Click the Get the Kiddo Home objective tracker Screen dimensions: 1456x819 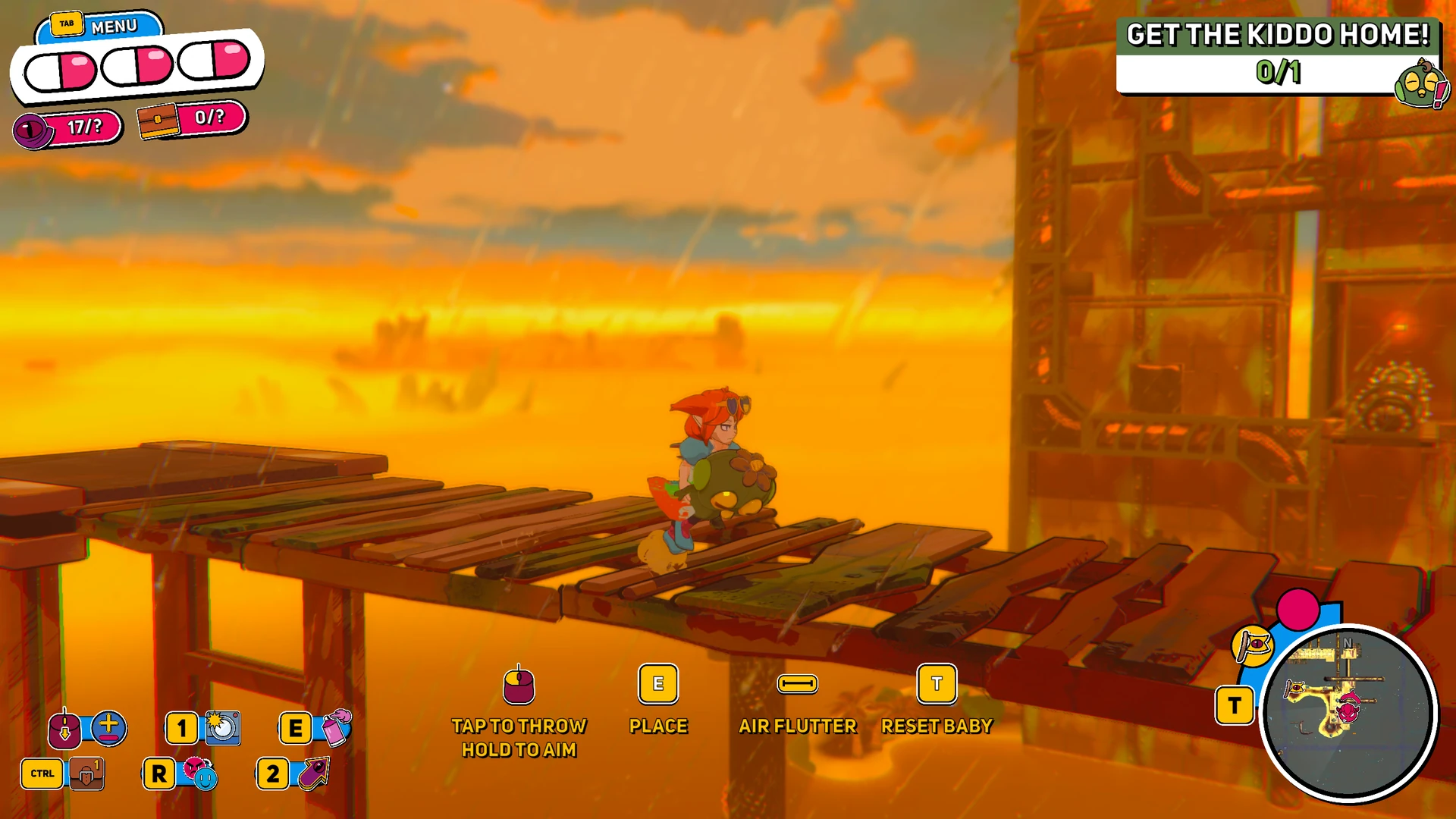[x=1277, y=55]
